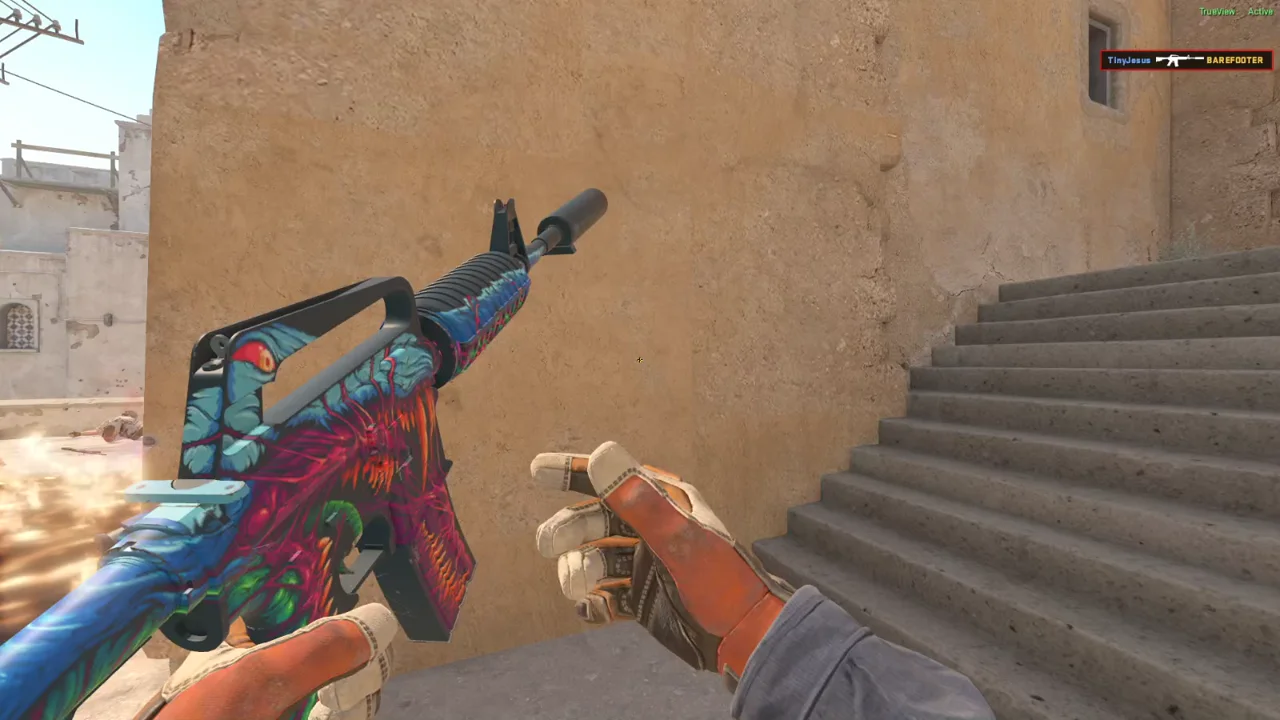Click the rifle icon in the kill feed
This screenshot has height=720, width=1280.
[1179, 60]
